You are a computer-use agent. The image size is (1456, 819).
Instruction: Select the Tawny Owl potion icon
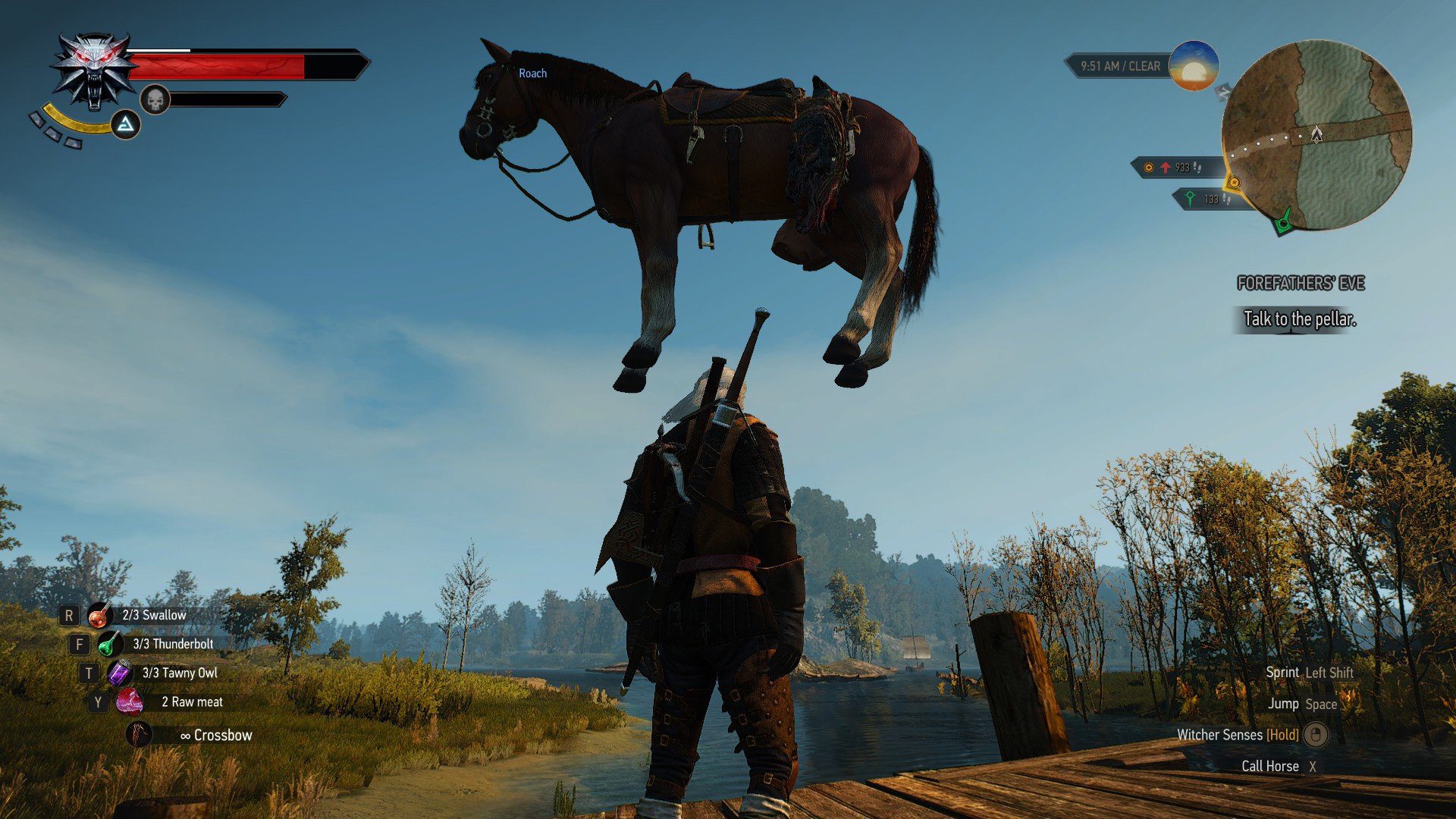pos(119,673)
